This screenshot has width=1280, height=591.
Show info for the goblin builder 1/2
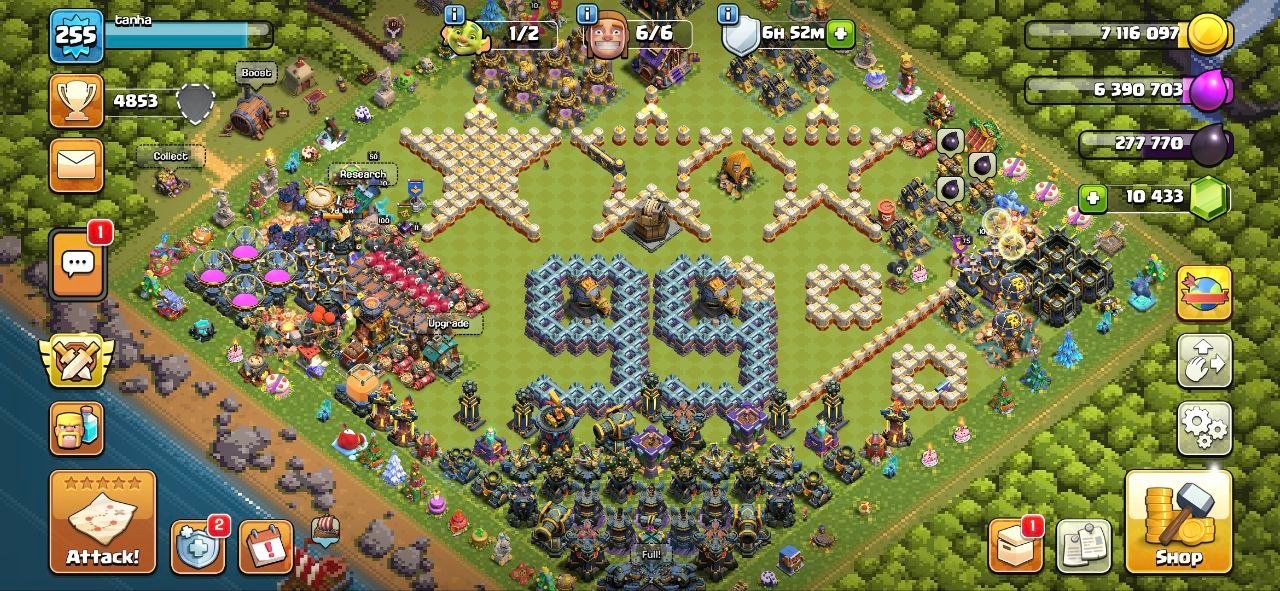(x=455, y=15)
